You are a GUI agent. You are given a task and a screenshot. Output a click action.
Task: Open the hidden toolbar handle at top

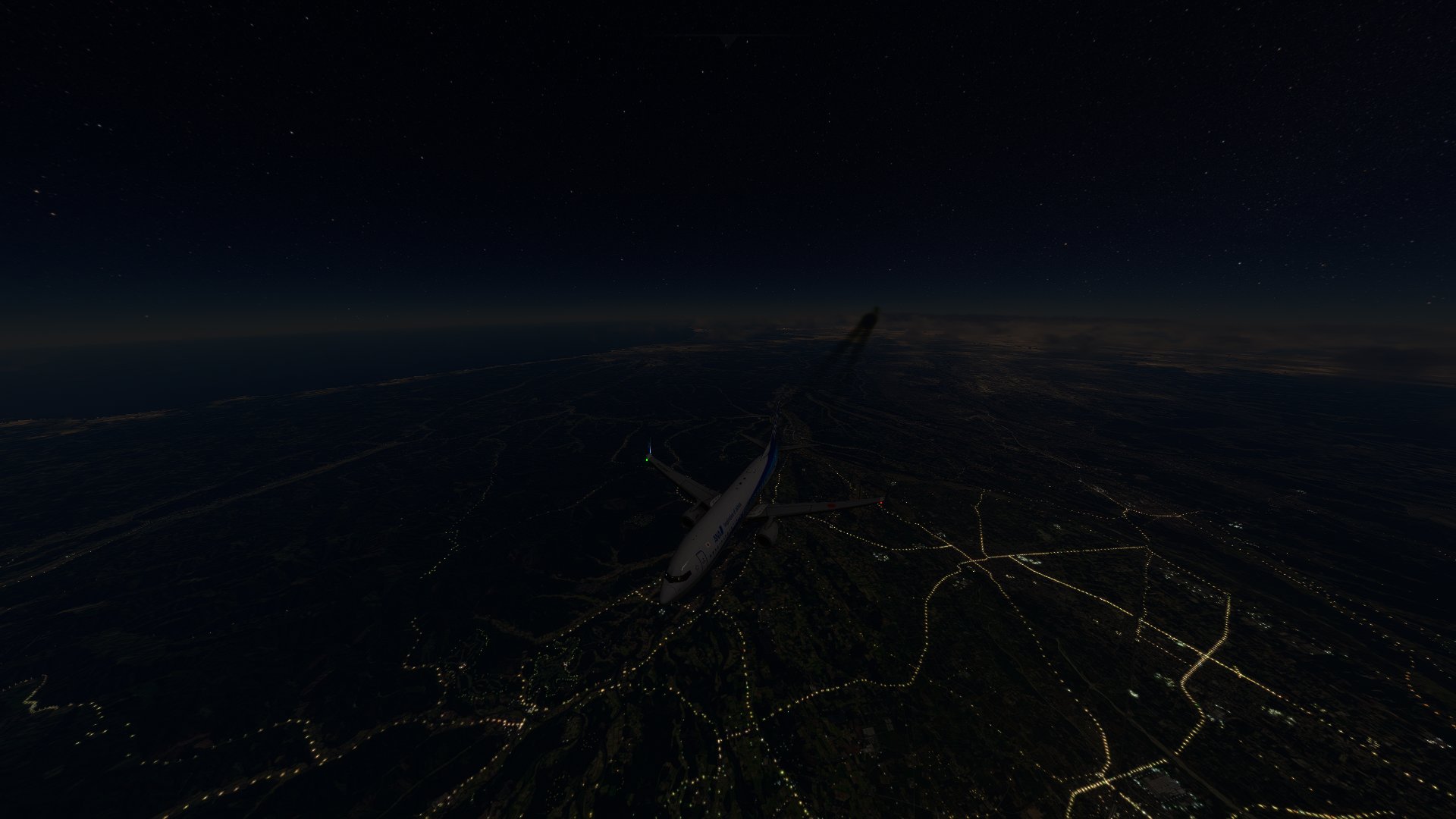[x=728, y=39]
